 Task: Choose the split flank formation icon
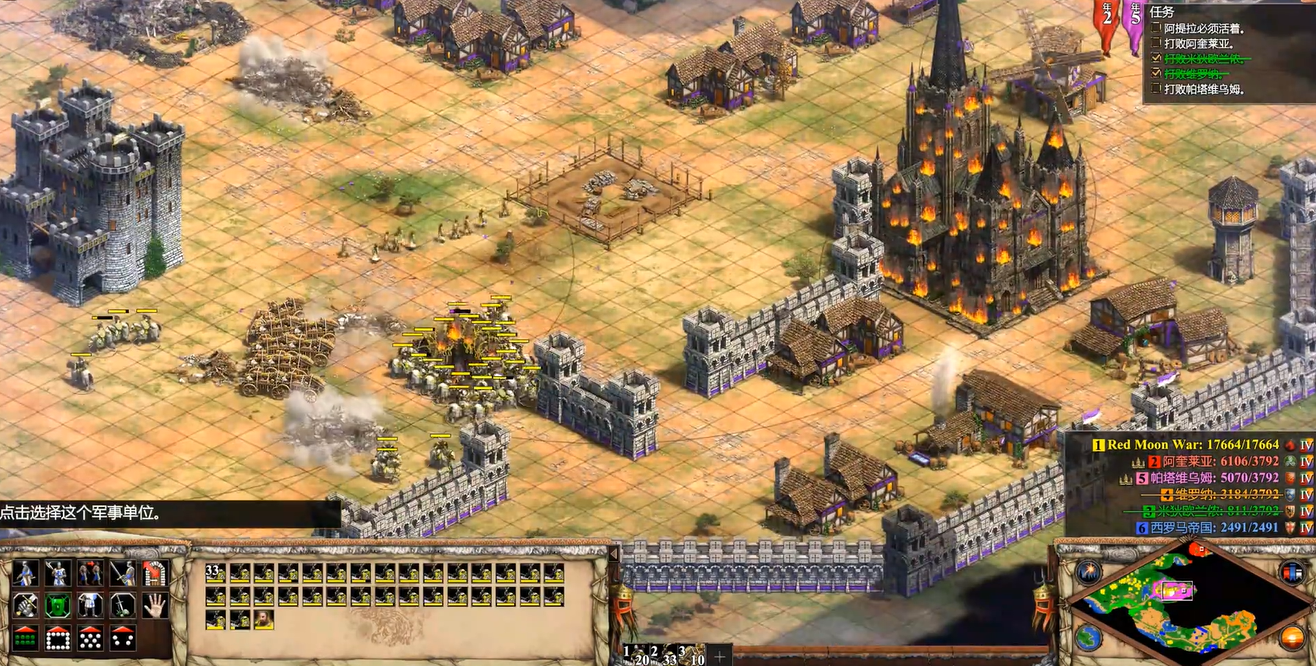point(123,638)
